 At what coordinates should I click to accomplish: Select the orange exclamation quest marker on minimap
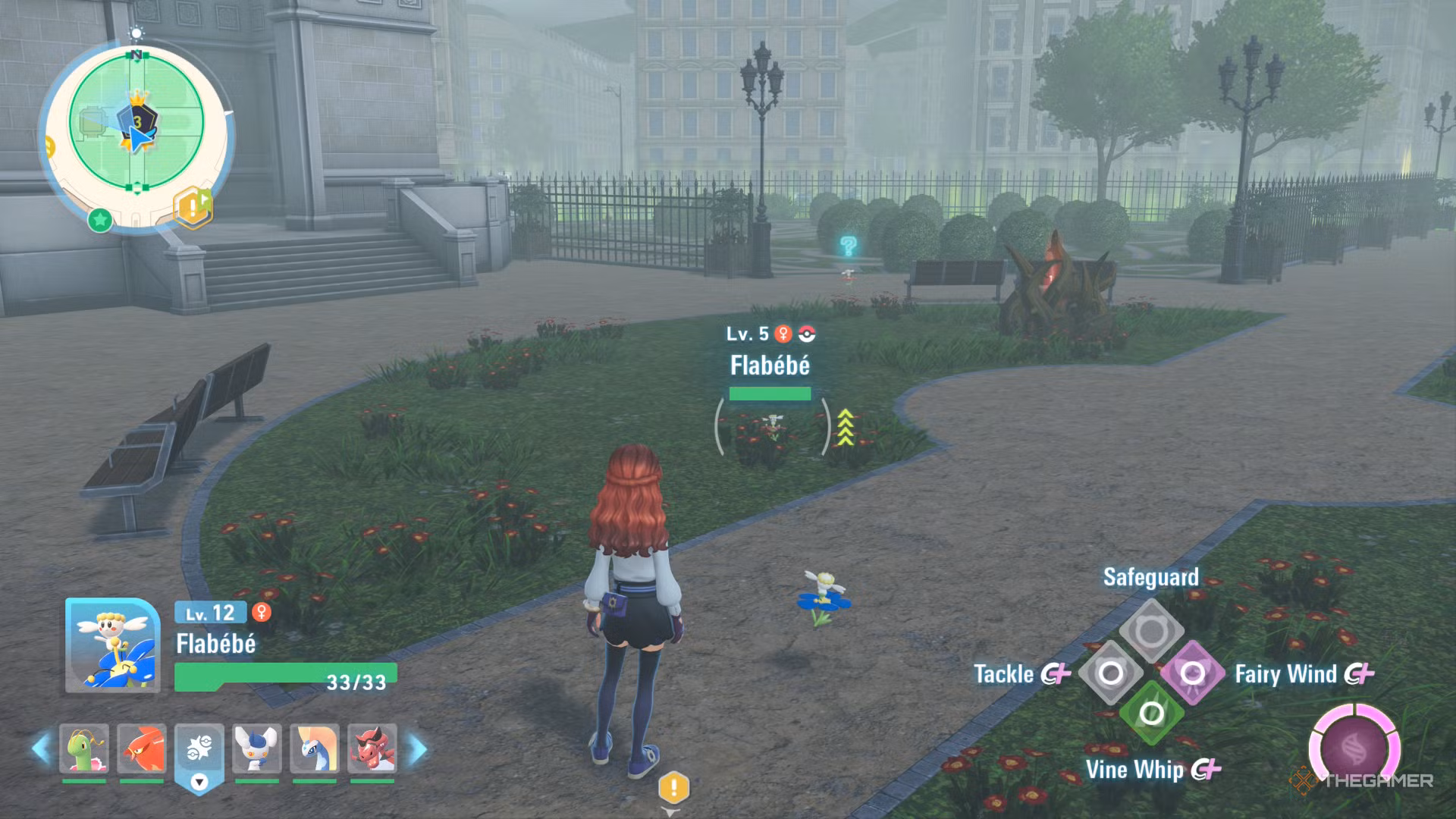[193, 206]
